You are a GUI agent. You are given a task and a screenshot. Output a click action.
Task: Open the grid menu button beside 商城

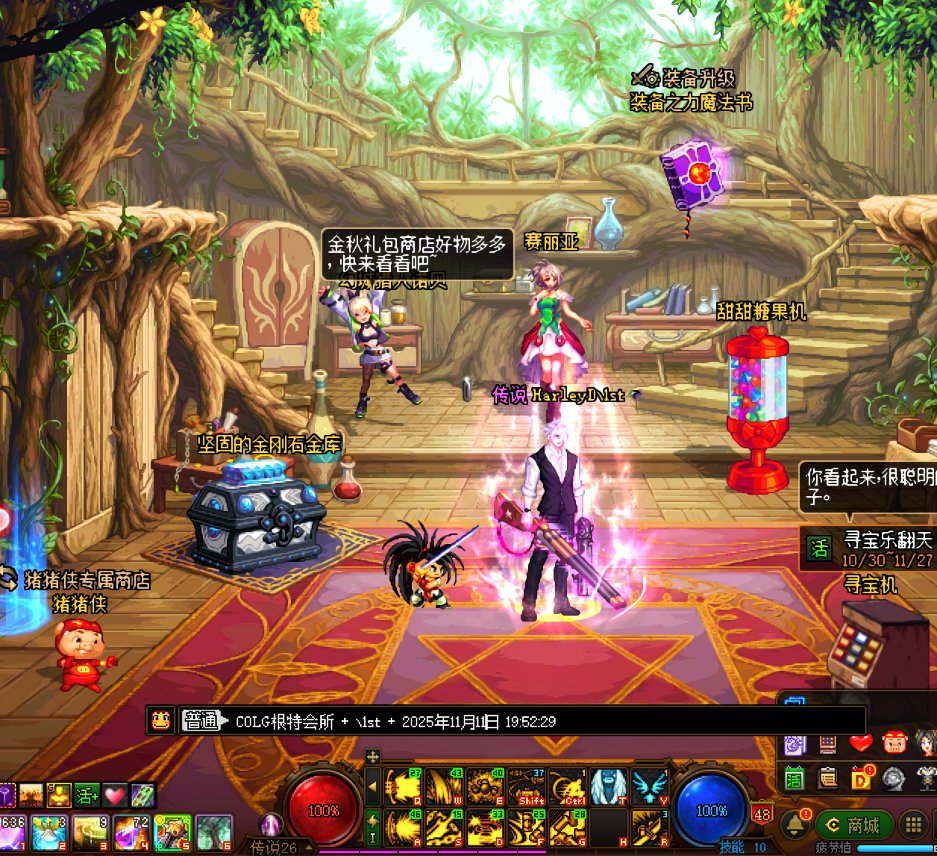coord(913,825)
